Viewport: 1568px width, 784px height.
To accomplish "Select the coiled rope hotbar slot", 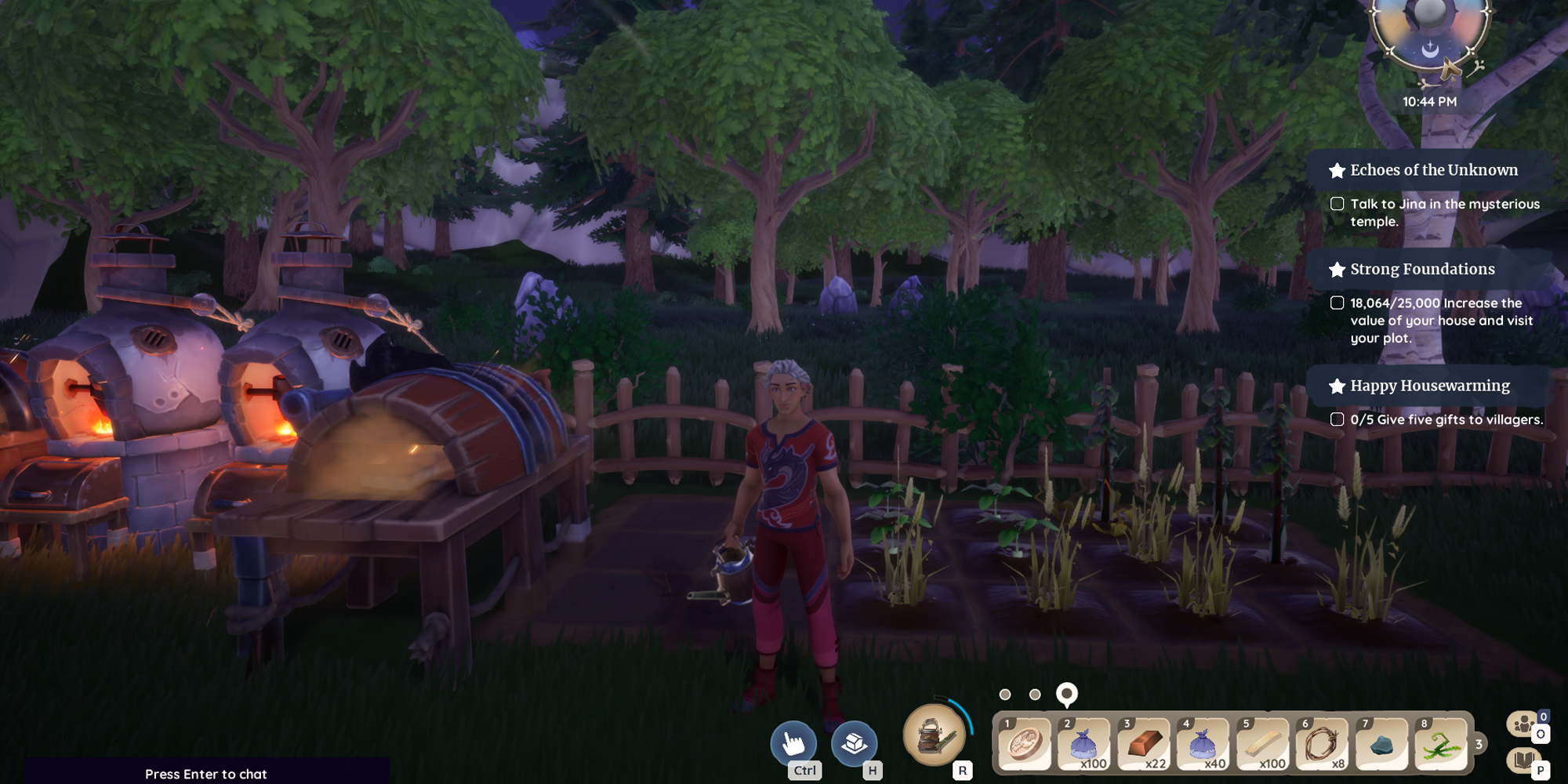I will [x=1323, y=743].
